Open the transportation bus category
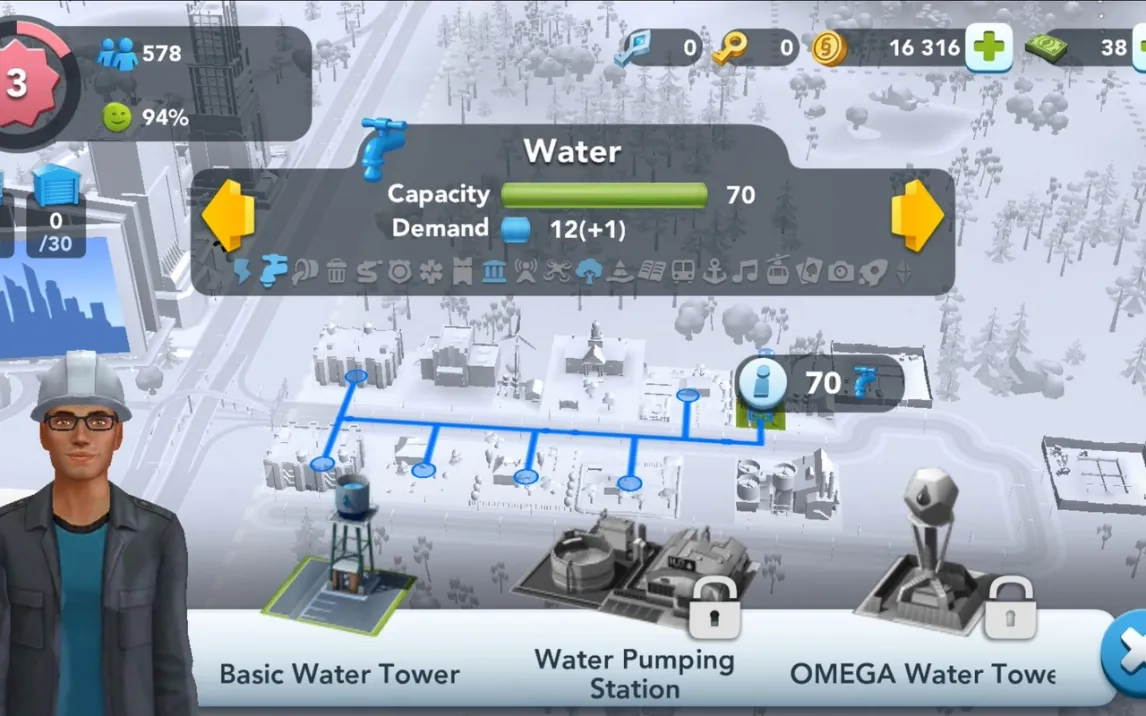 pyautogui.click(x=684, y=271)
